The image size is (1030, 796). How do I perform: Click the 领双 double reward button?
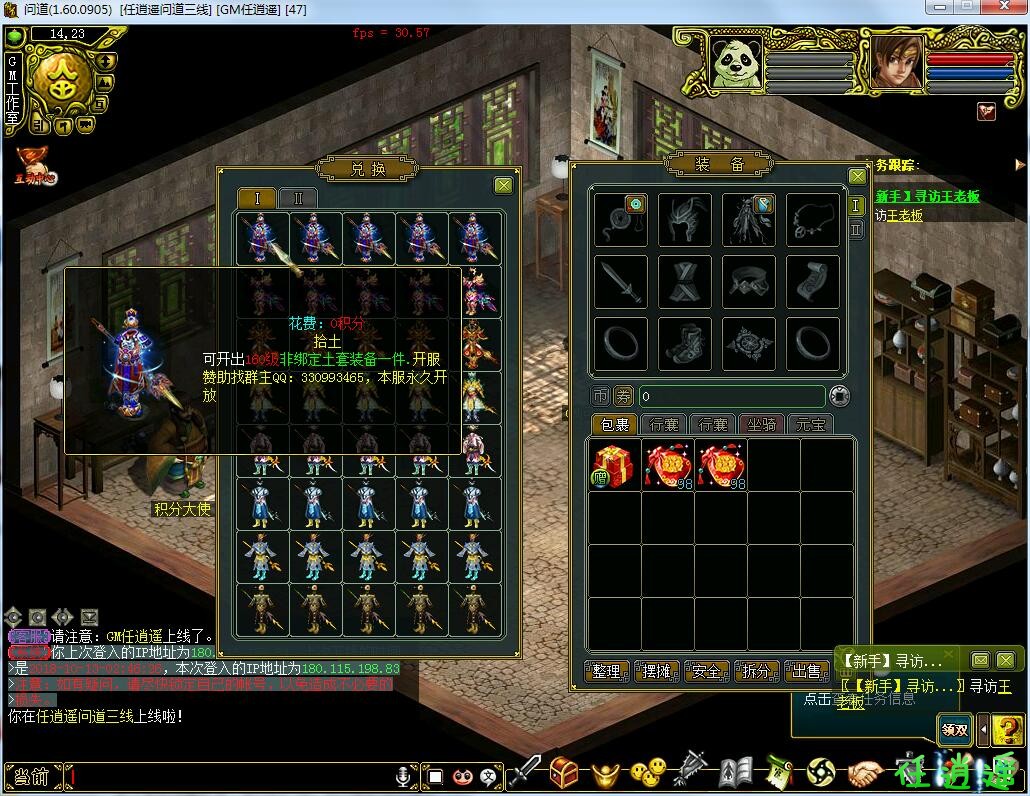(954, 729)
